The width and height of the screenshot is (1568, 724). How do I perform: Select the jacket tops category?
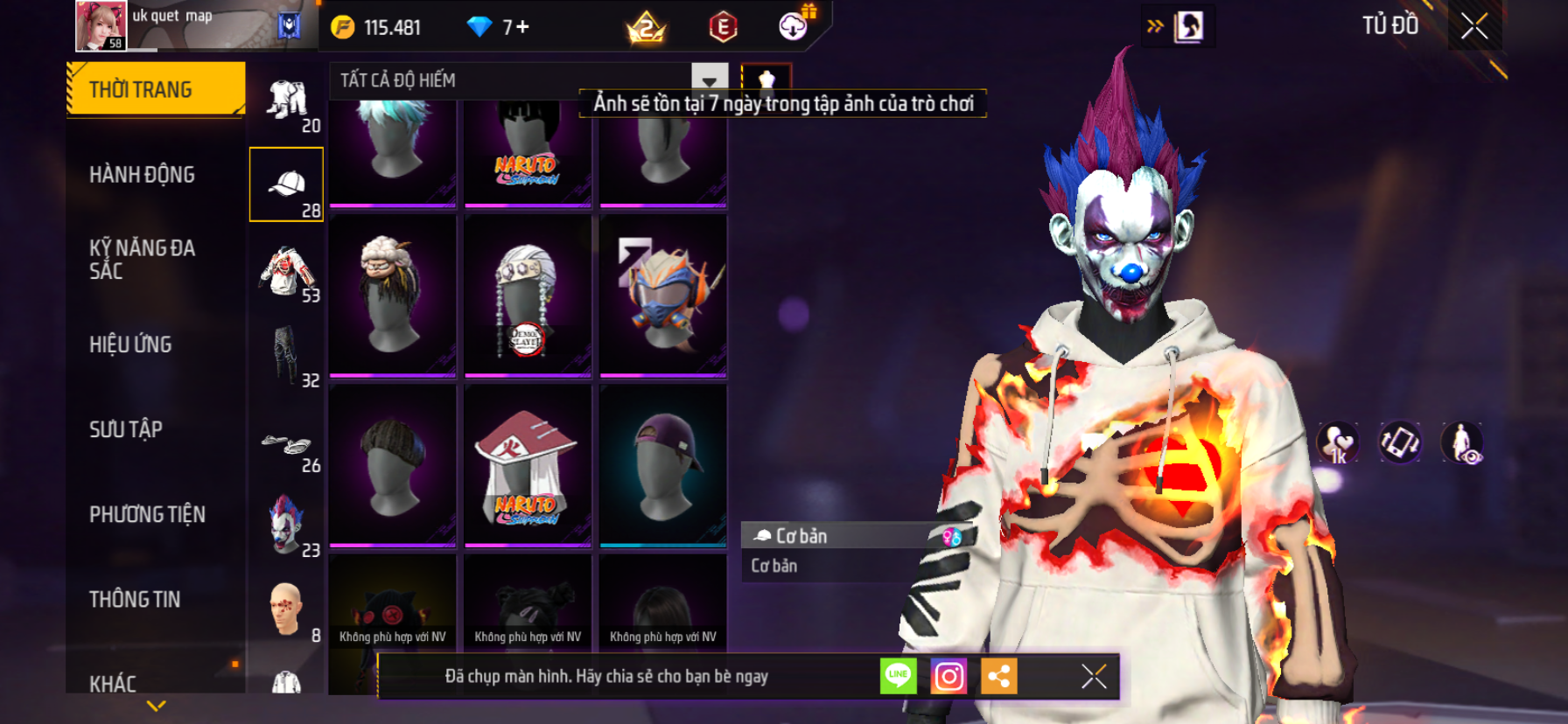click(286, 271)
